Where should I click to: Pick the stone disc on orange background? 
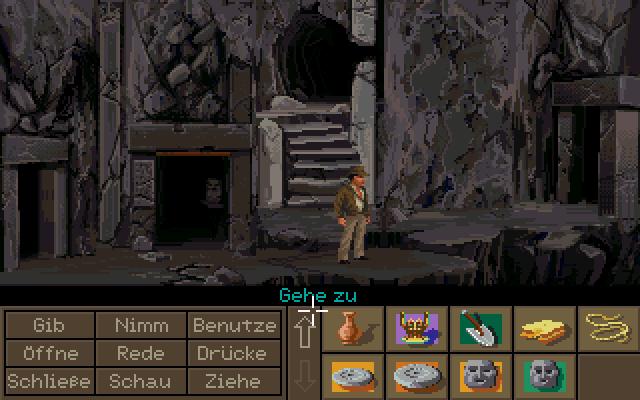352,376
